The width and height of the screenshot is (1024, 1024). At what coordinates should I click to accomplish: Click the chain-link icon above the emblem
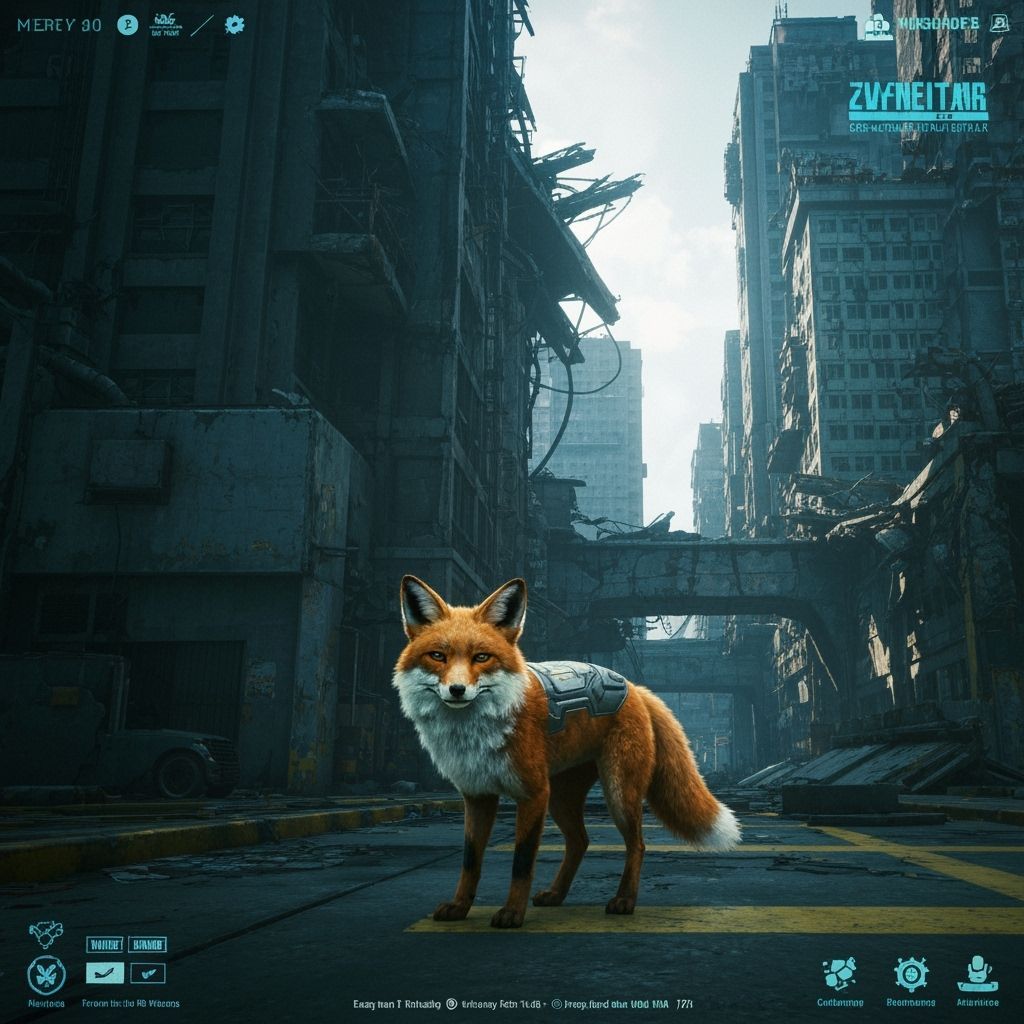click(x=40, y=935)
